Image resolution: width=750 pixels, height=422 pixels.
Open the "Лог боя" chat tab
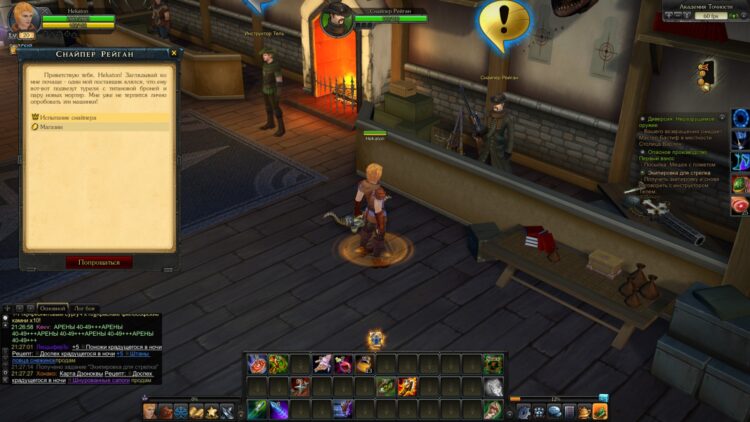click(85, 308)
